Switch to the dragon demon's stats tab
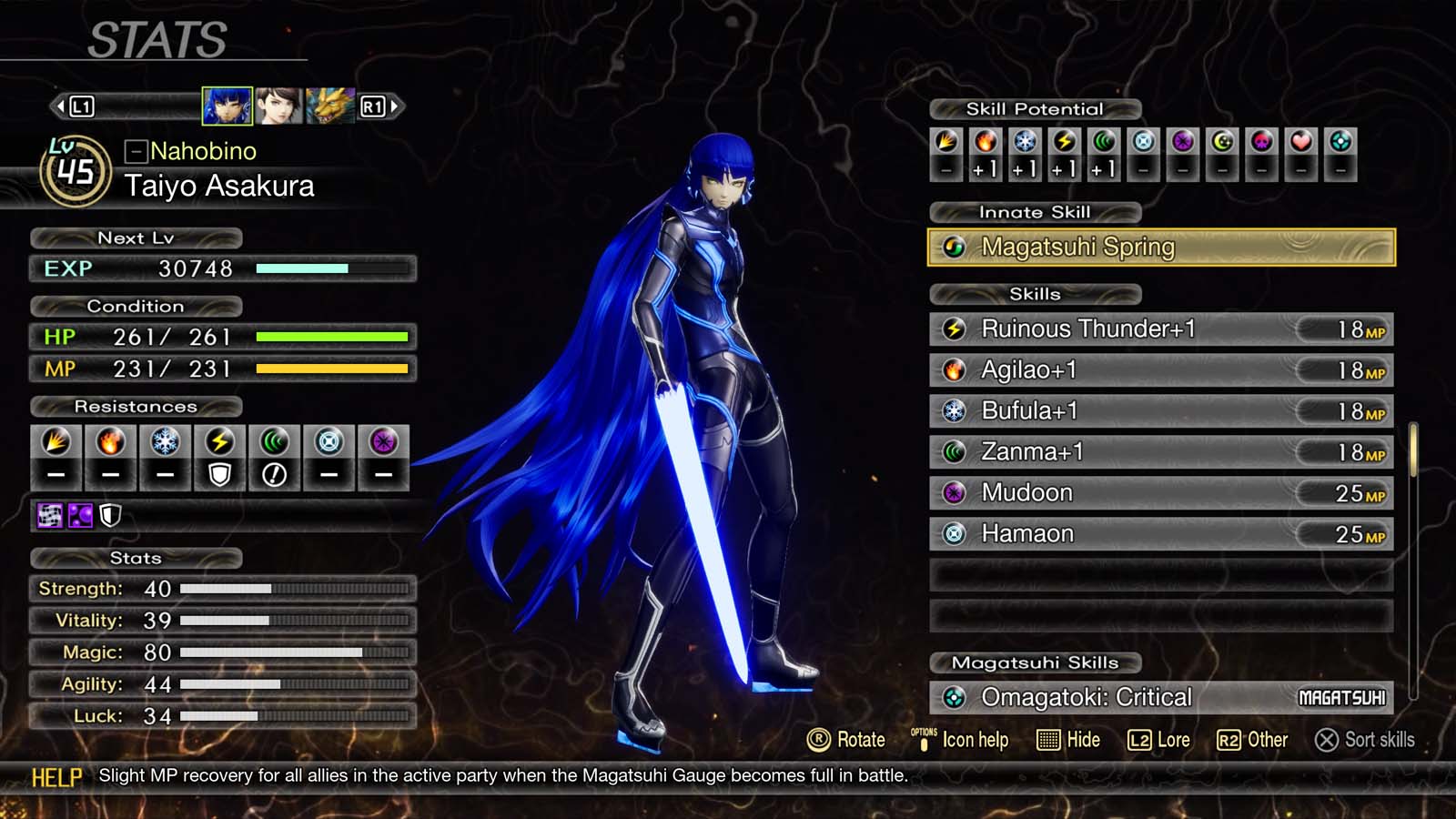Screen dimensions: 1456x819 (330, 106)
